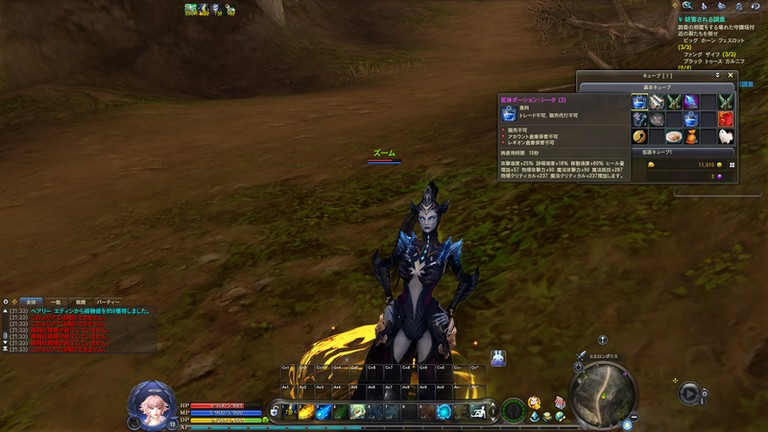Click the food bowl item slot
This screenshot has height=432, width=768.
tap(674, 136)
